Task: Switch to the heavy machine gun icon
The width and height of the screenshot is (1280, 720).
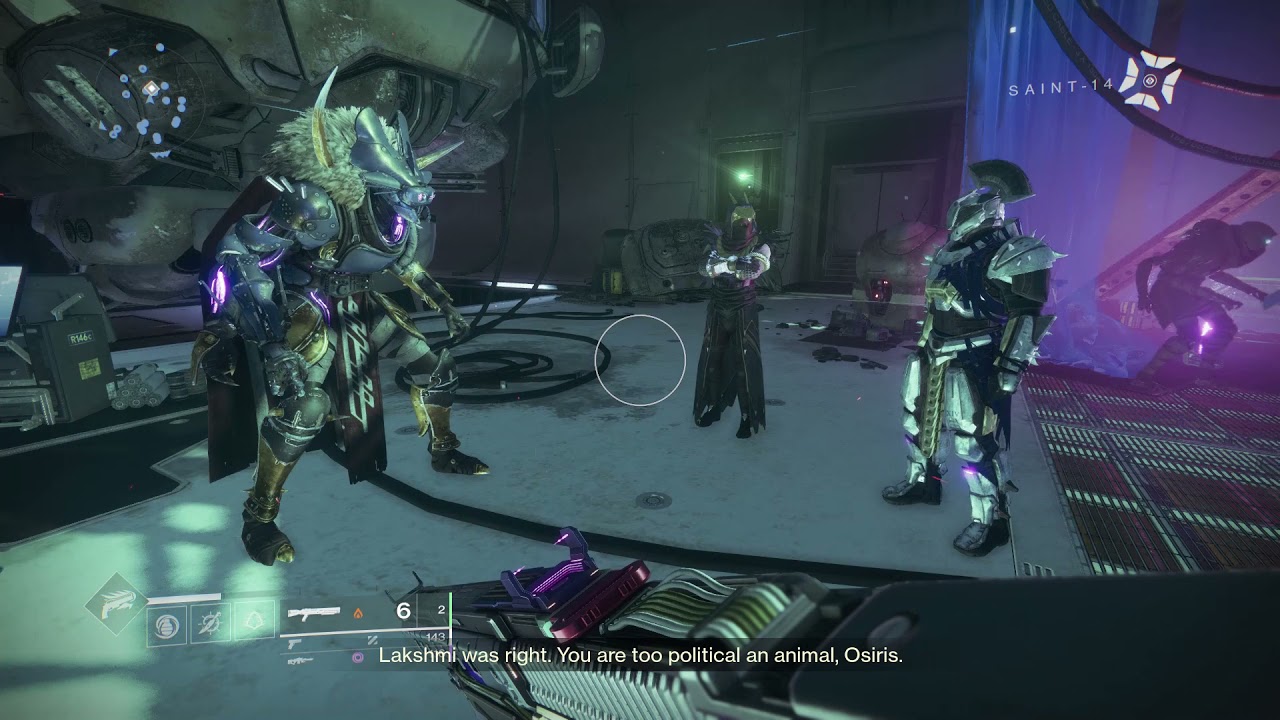Action: (299, 661)
